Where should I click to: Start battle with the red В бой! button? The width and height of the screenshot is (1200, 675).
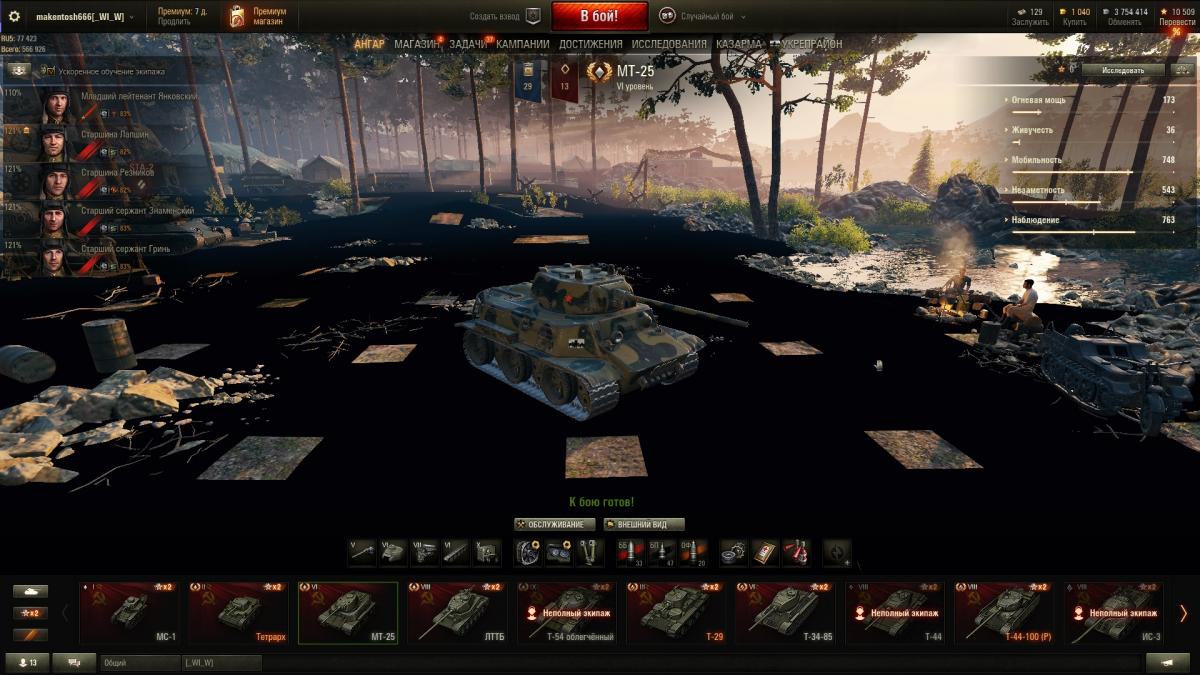tap(599, 16)
